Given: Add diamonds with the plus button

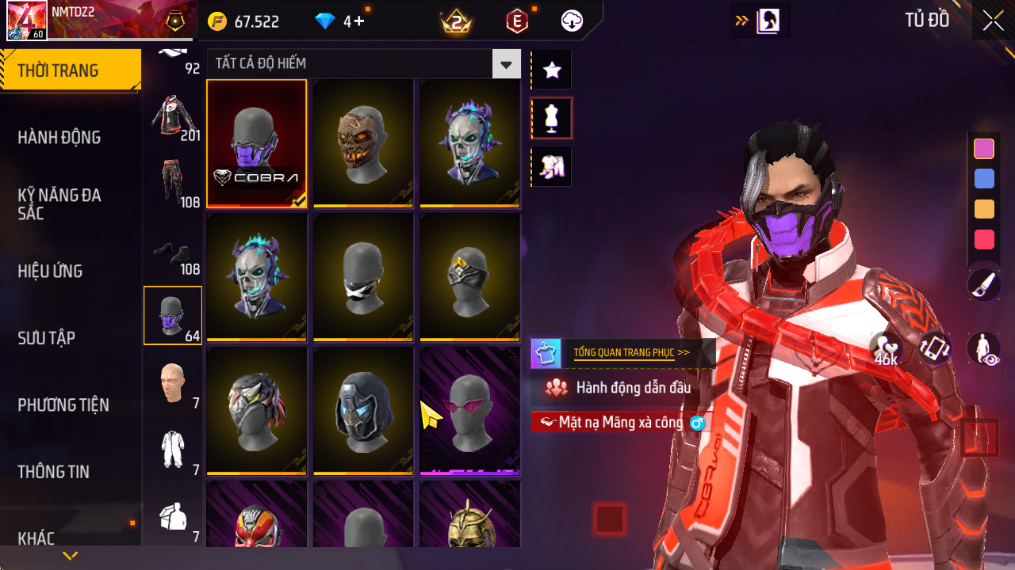Looking at the screenshot, I should [x=359, y=21].
